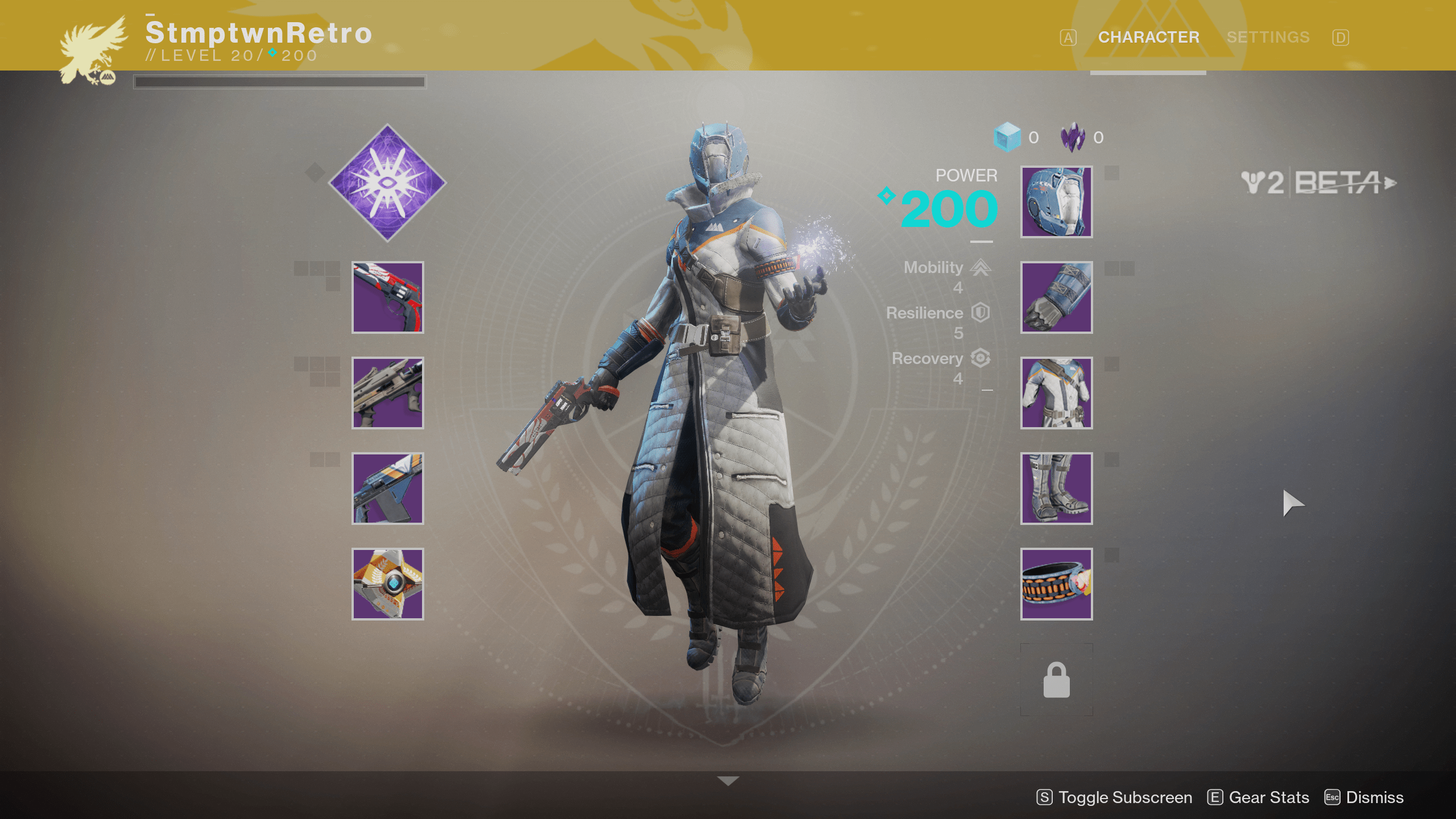Select the equipped Warlock bond
The width and height of the screenshot is (1456, 819).
(x=1056, y=585)
